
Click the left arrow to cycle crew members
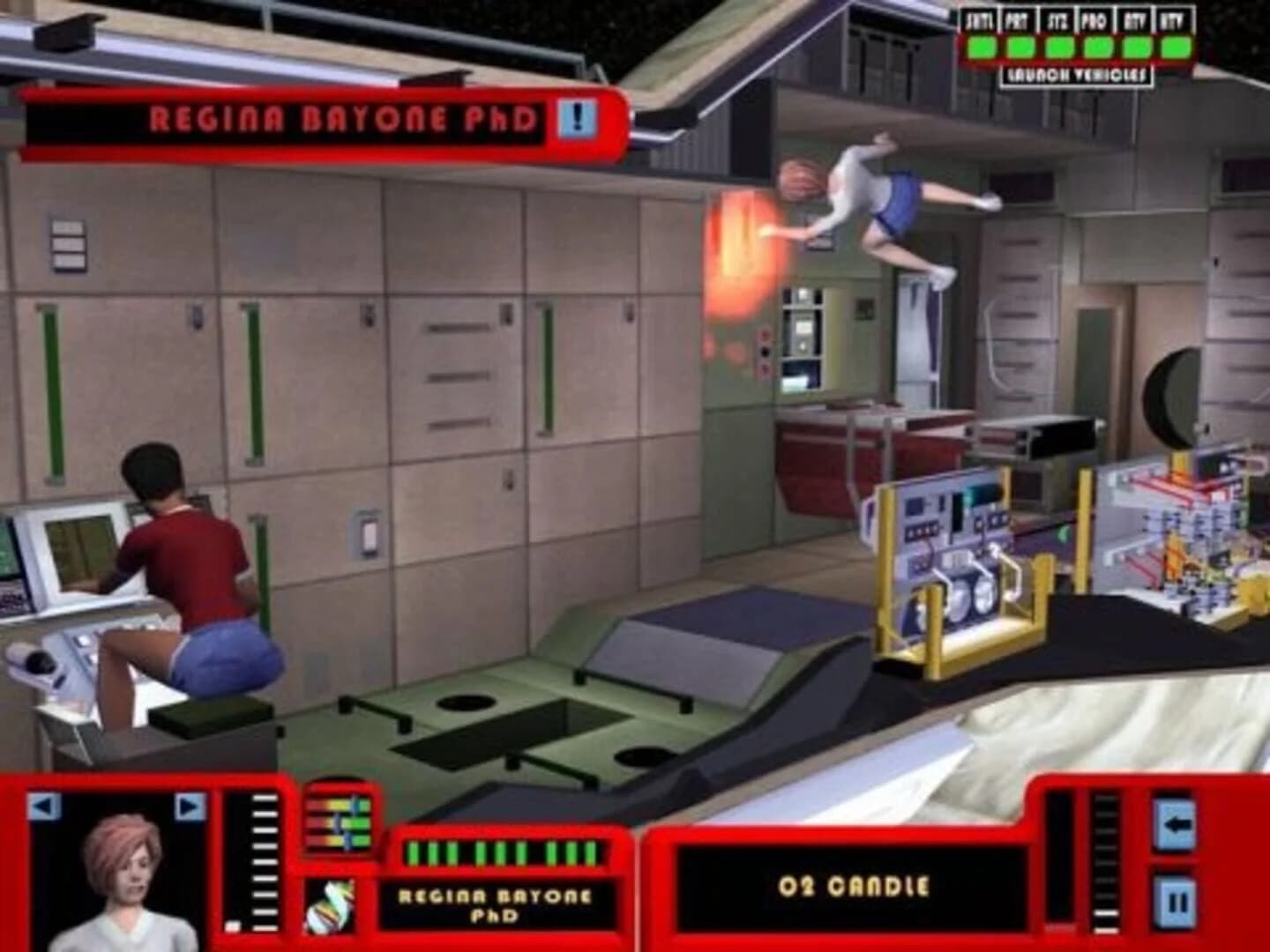[x=44, y=807]
